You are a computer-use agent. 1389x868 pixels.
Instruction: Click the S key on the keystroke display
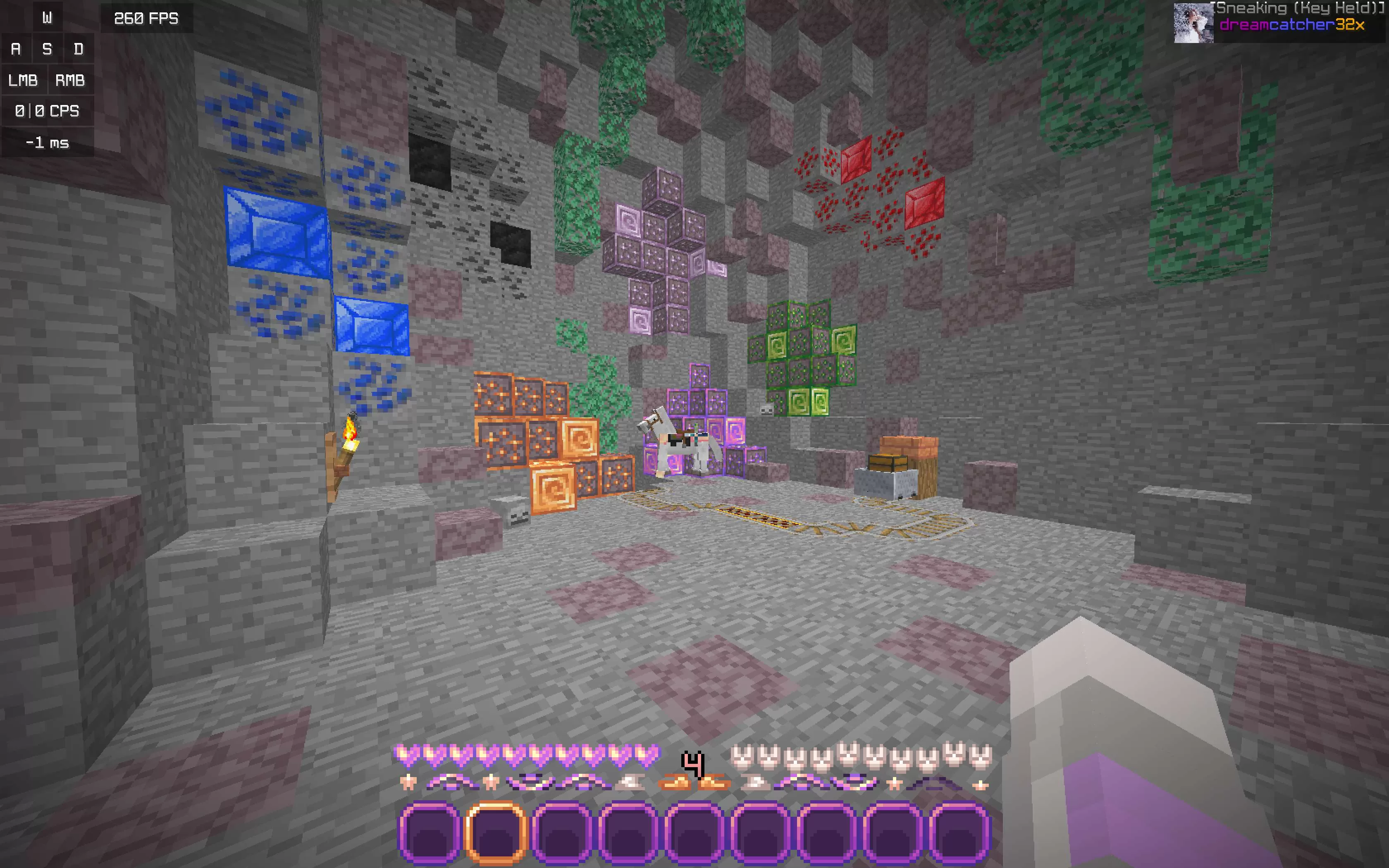coord(47,49)
